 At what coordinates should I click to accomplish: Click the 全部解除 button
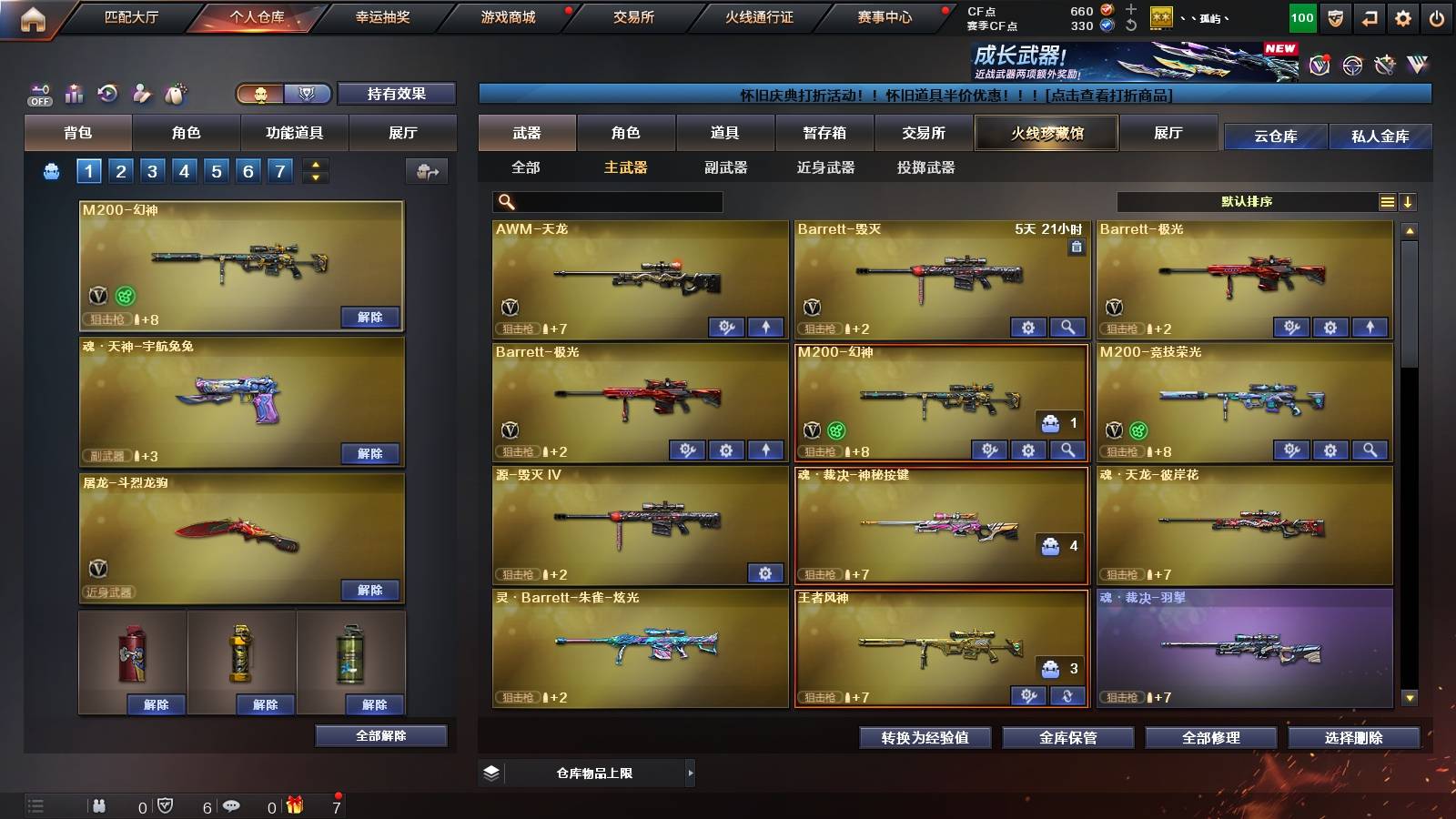pyautogui.click(x=380, y=735)
